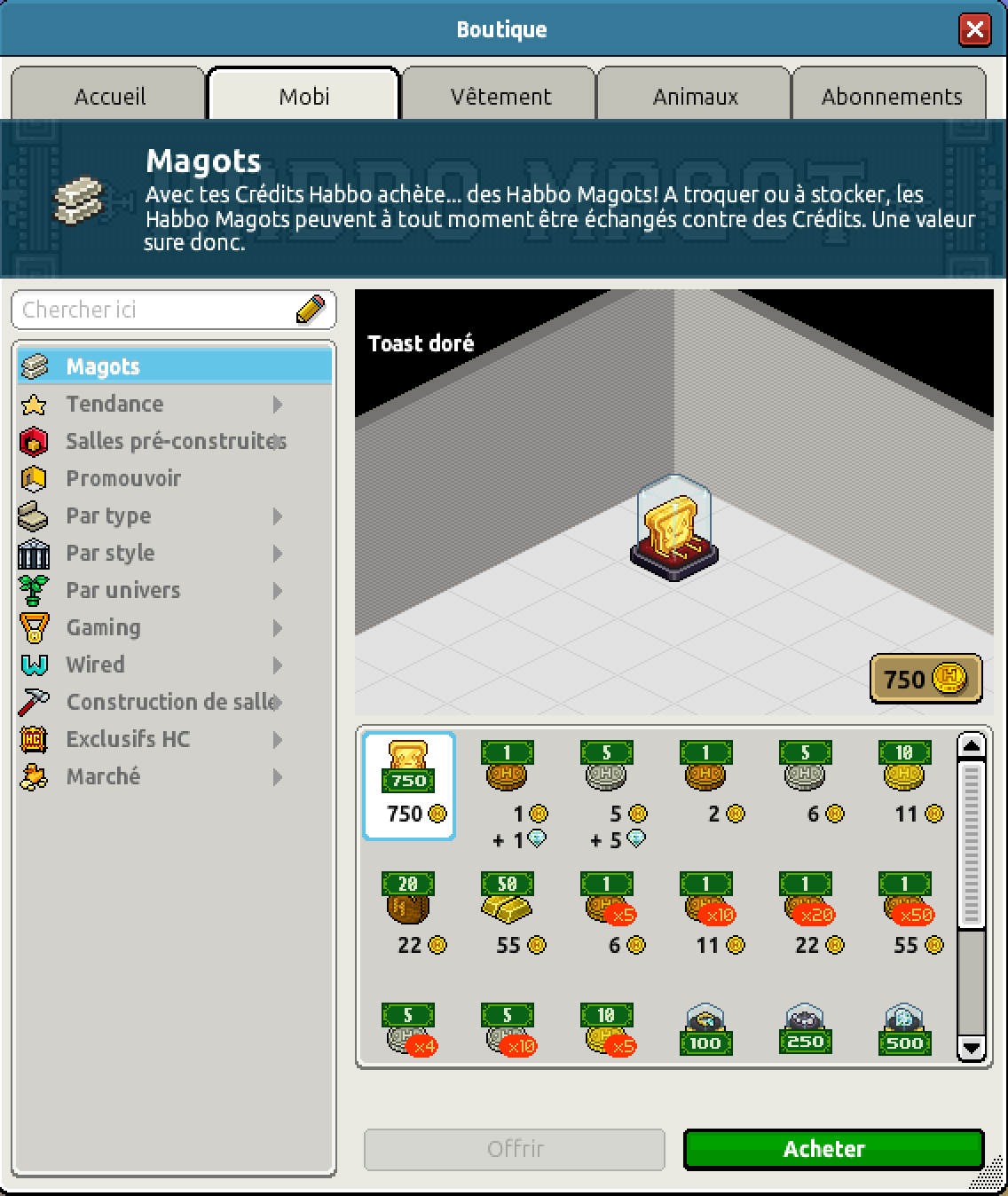This screenshot has height=1196, width=1008.
Task: Switch to the Accueil tab
Action: click(x=109, y=96)
